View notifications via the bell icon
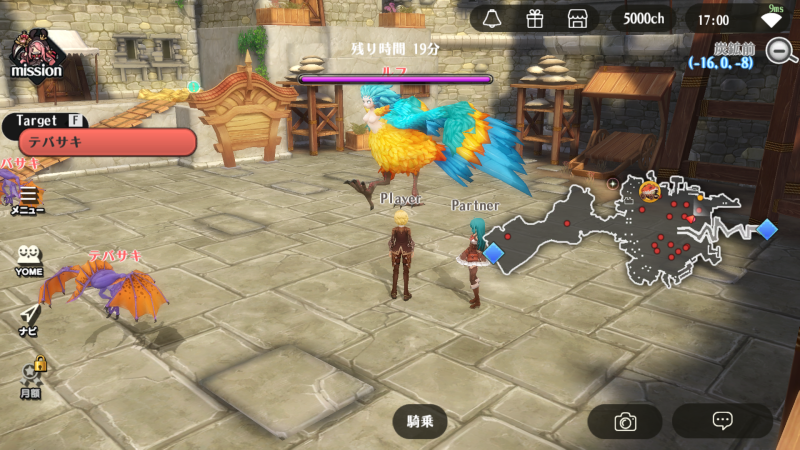 [492, 19]
